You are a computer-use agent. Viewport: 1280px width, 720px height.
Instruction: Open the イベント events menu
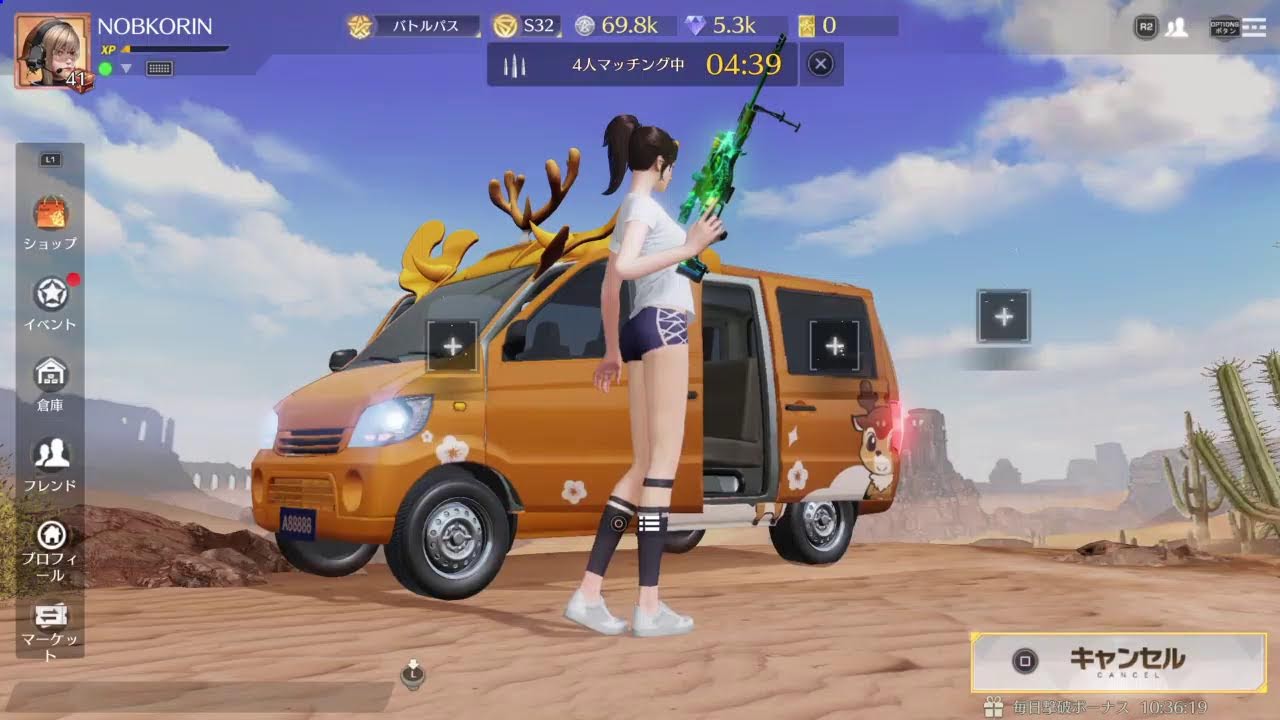50,302
